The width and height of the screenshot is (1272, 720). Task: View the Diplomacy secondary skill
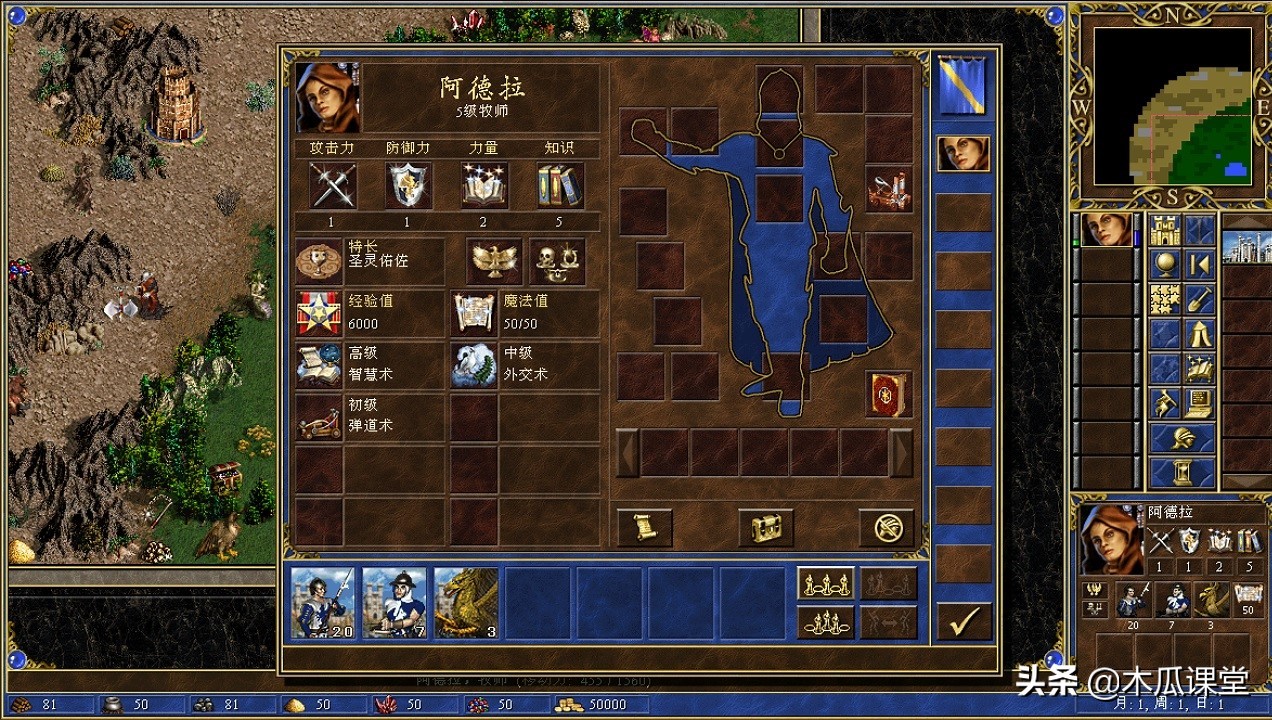(x=473, y=365)
